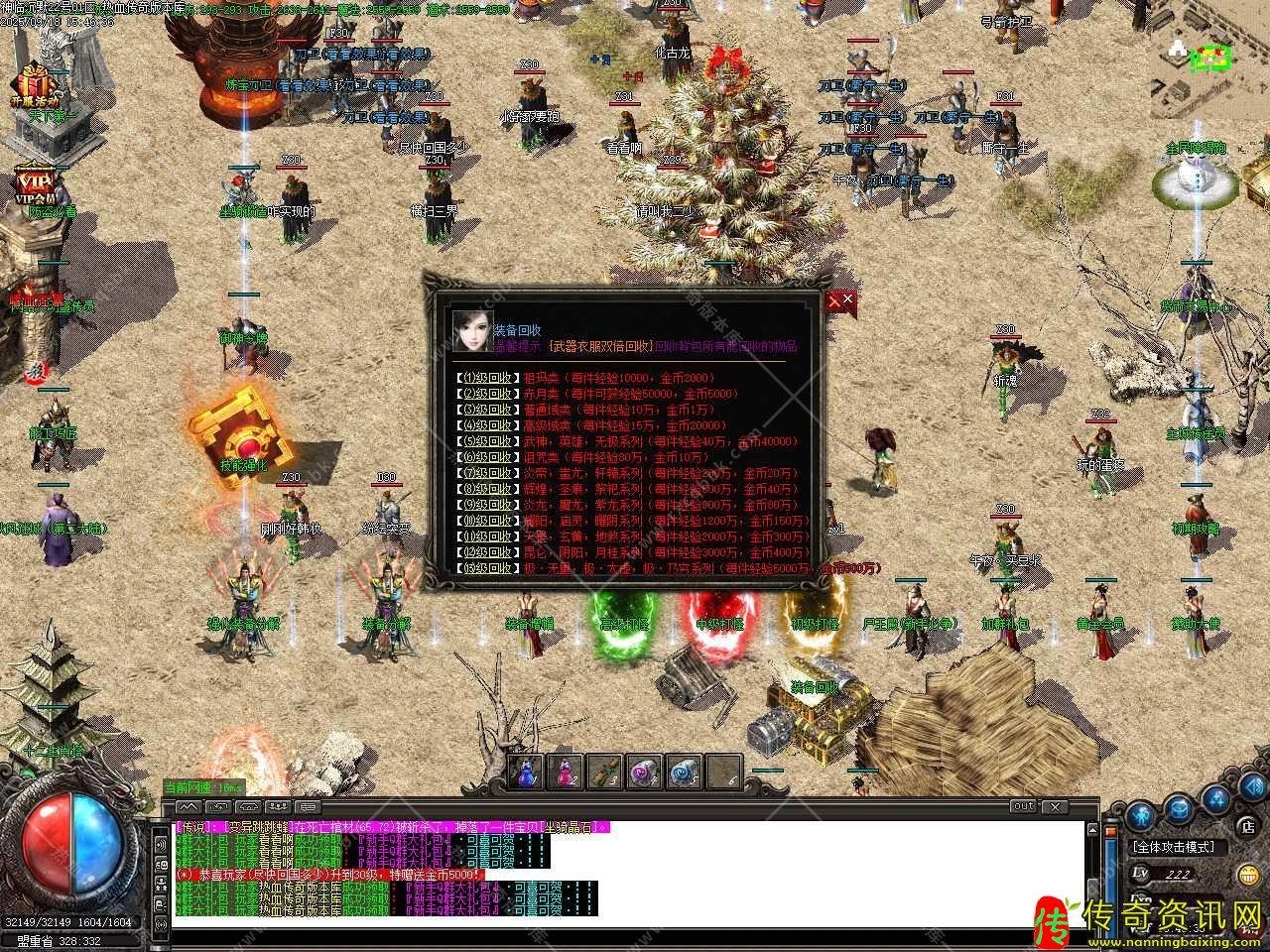
Task: Open the minimap in the top-right corner
Action: tap(1209, 58)
